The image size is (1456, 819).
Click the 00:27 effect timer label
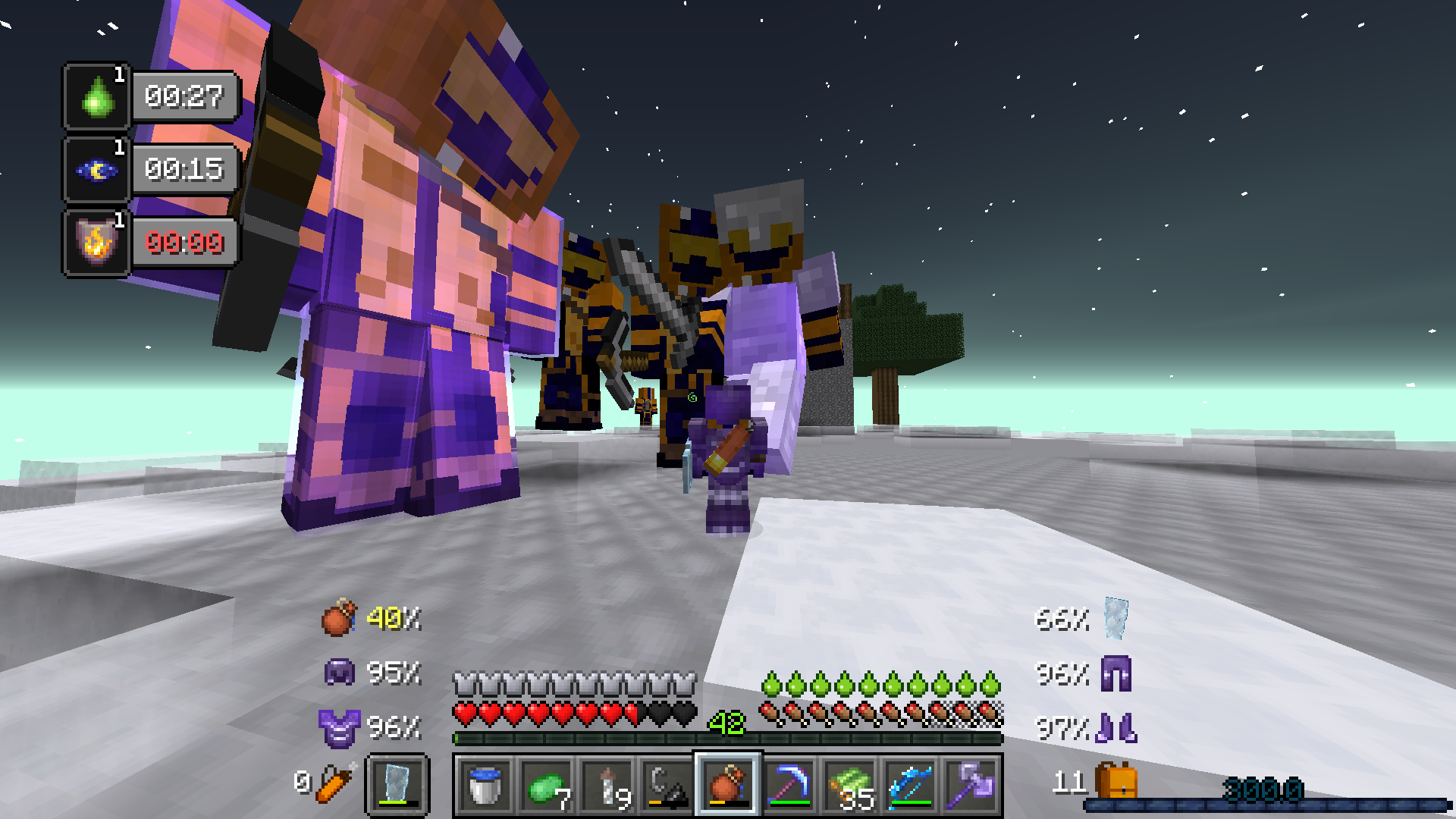184,96
